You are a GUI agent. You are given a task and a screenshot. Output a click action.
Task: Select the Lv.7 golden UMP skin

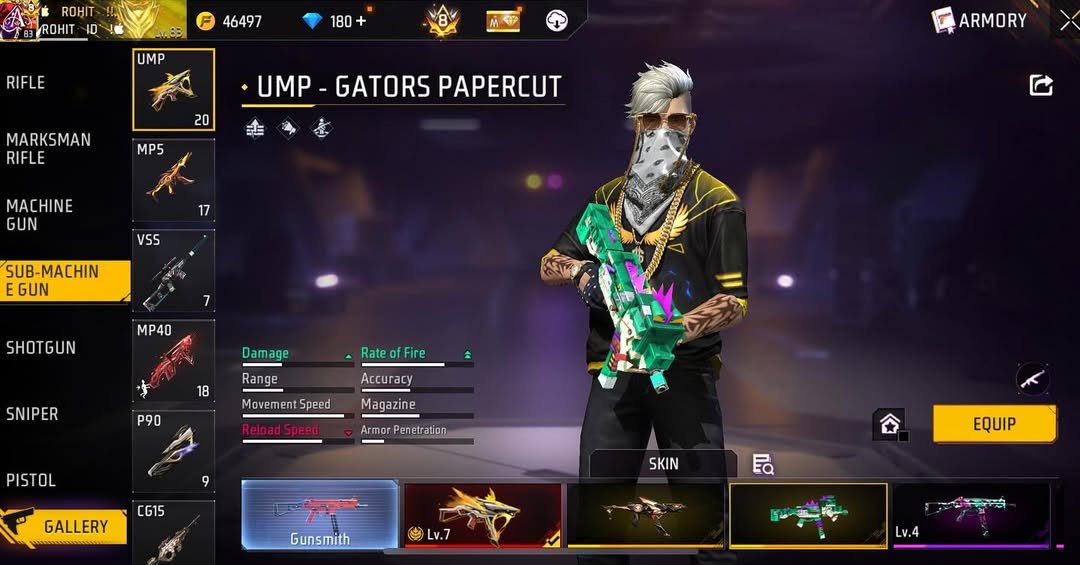coord(483,515)
